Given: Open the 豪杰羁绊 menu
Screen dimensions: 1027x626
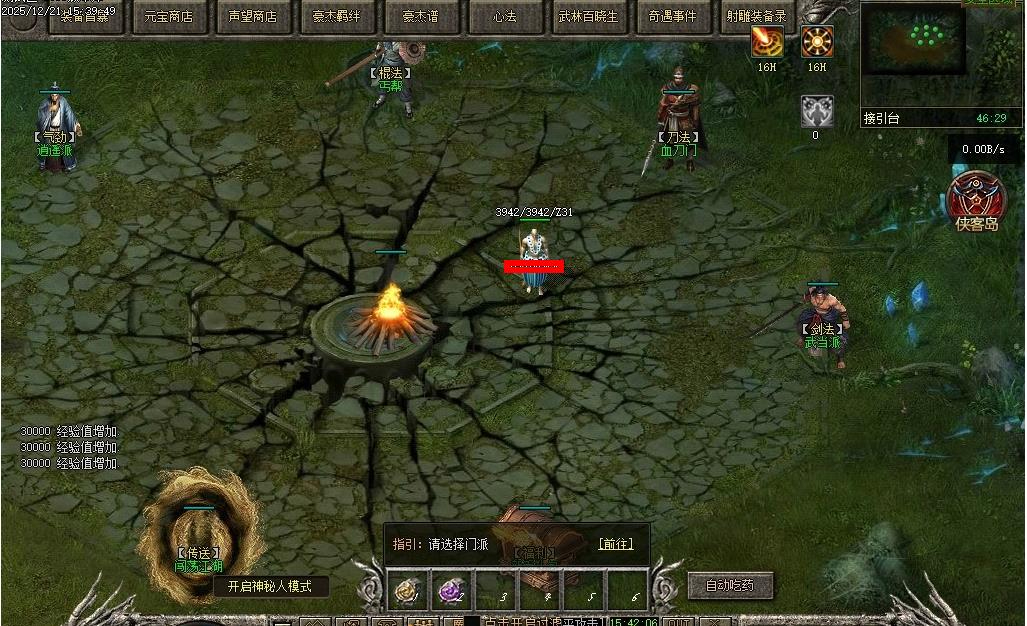Looking at the screenshot, I should click(336, 16).
